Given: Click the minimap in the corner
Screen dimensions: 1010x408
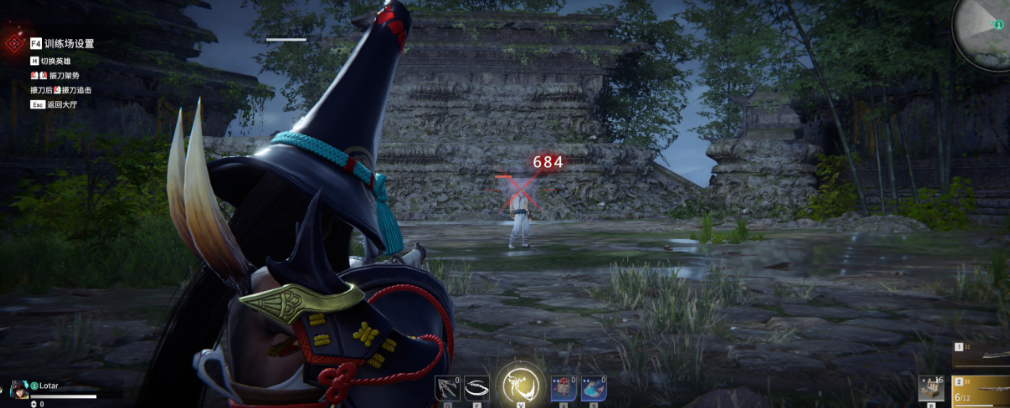Looking at the screenshot, I should [984, 30].
